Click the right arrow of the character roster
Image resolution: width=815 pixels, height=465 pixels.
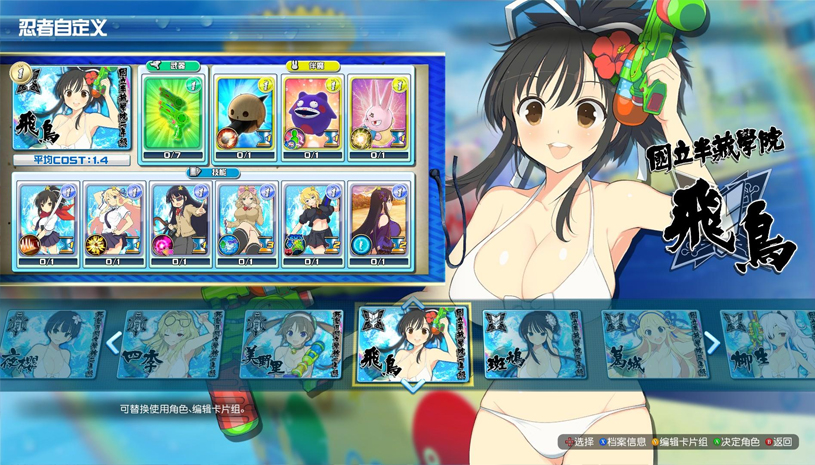712,343
